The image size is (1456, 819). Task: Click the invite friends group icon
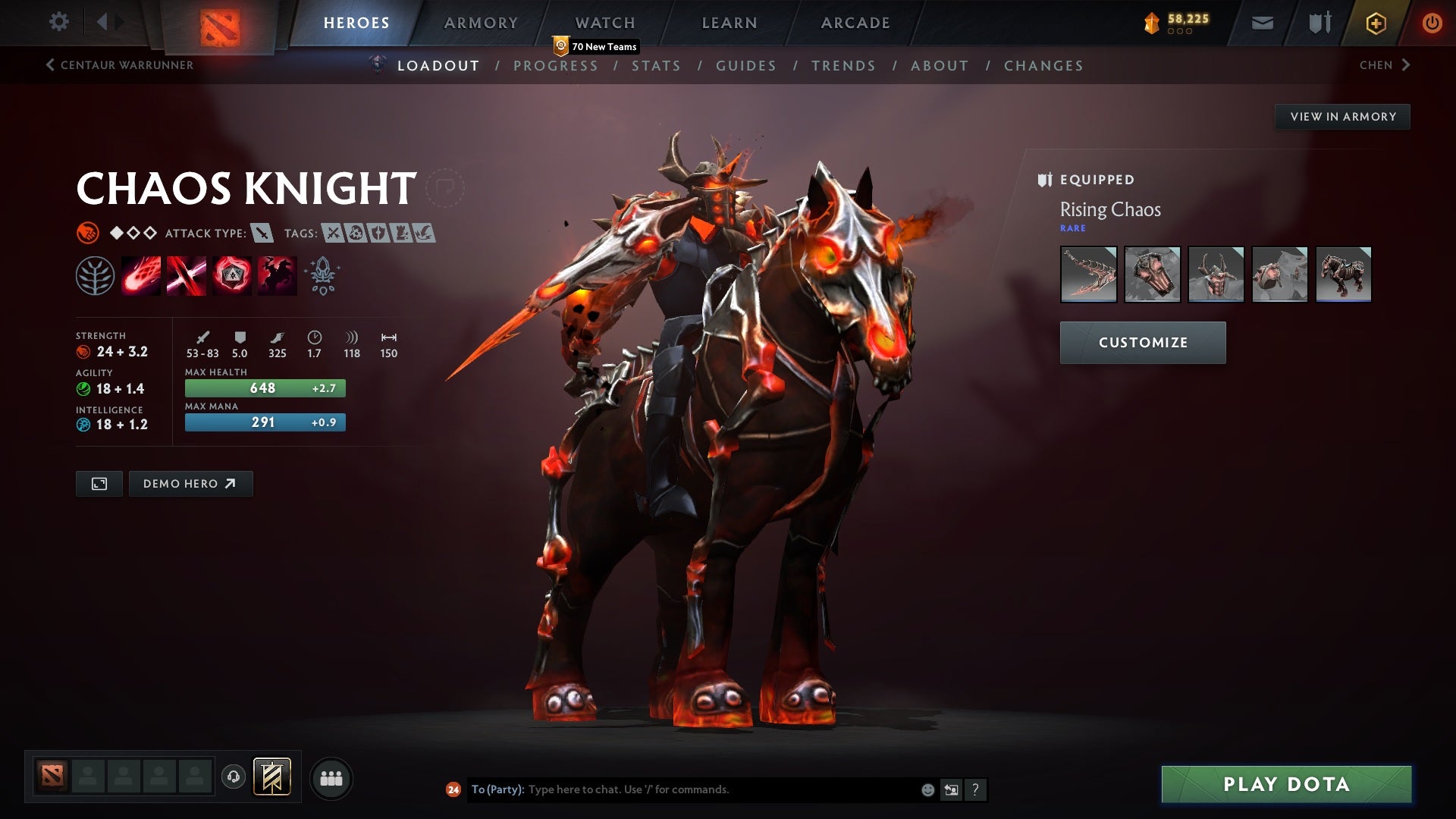click(x=331, y=777)
